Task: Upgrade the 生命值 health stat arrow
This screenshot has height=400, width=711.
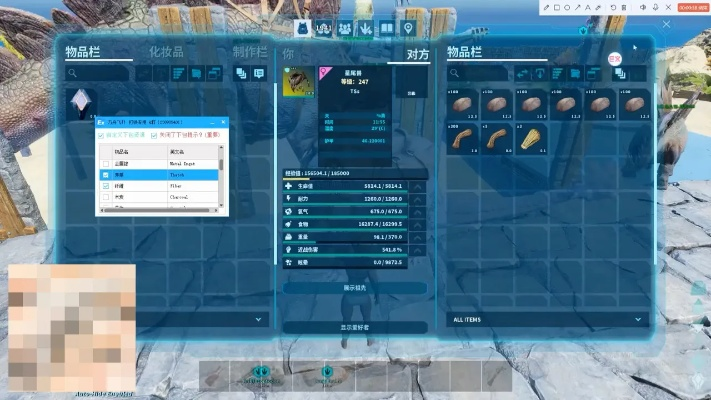Action: [418, 186]
